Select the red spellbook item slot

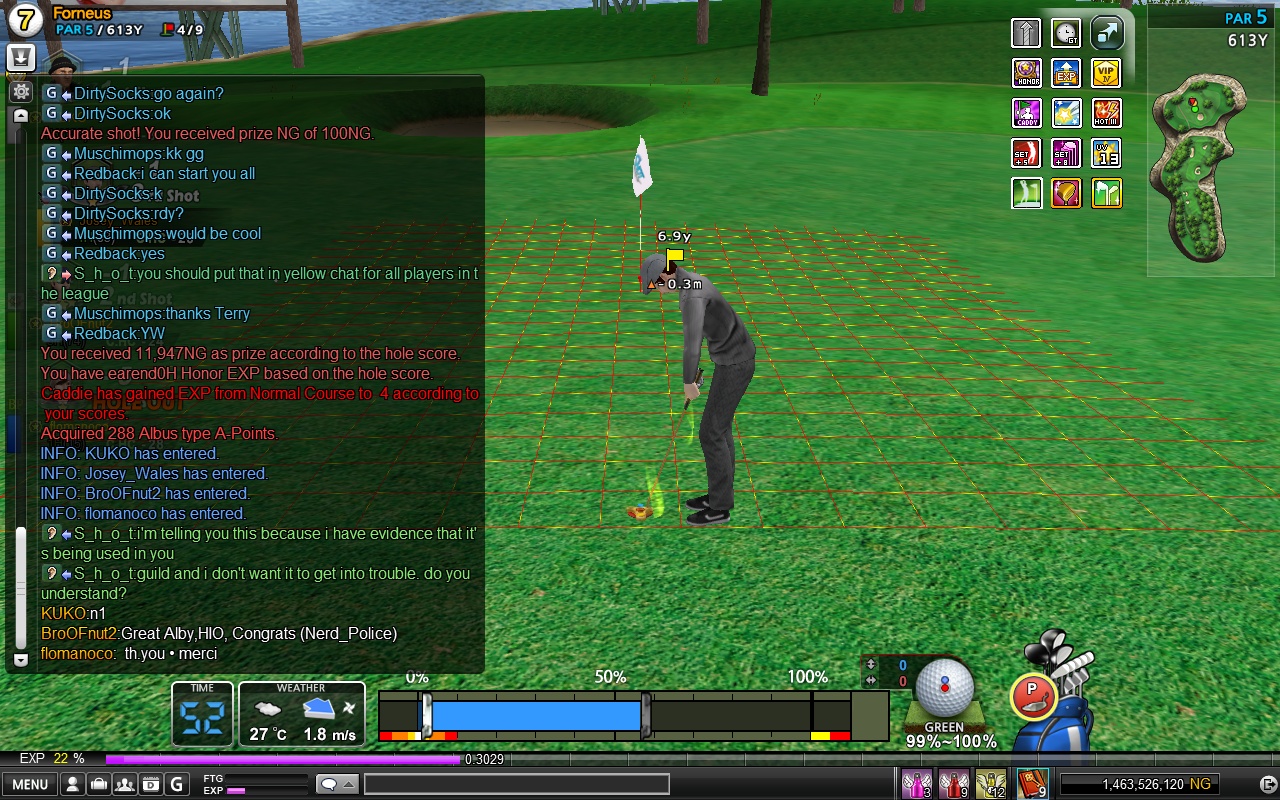click(x=1031, y=784)
